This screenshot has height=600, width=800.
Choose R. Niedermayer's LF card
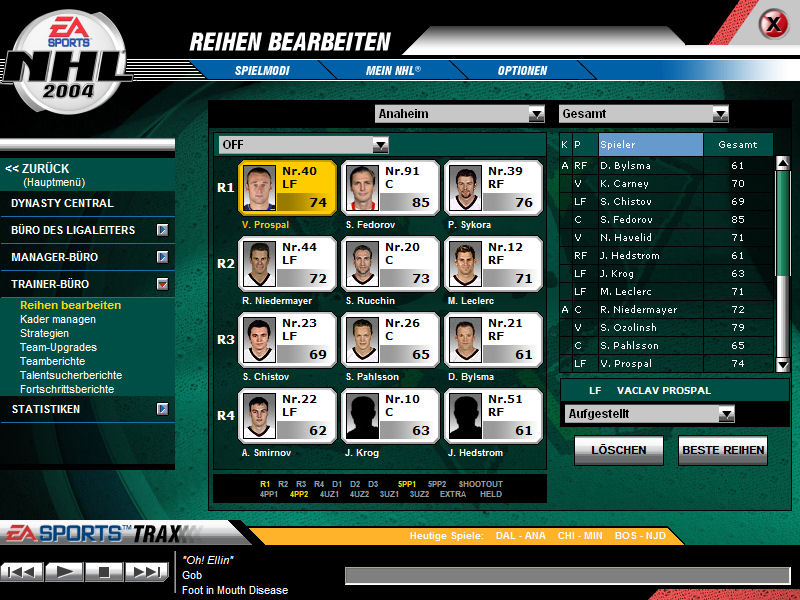287,264
